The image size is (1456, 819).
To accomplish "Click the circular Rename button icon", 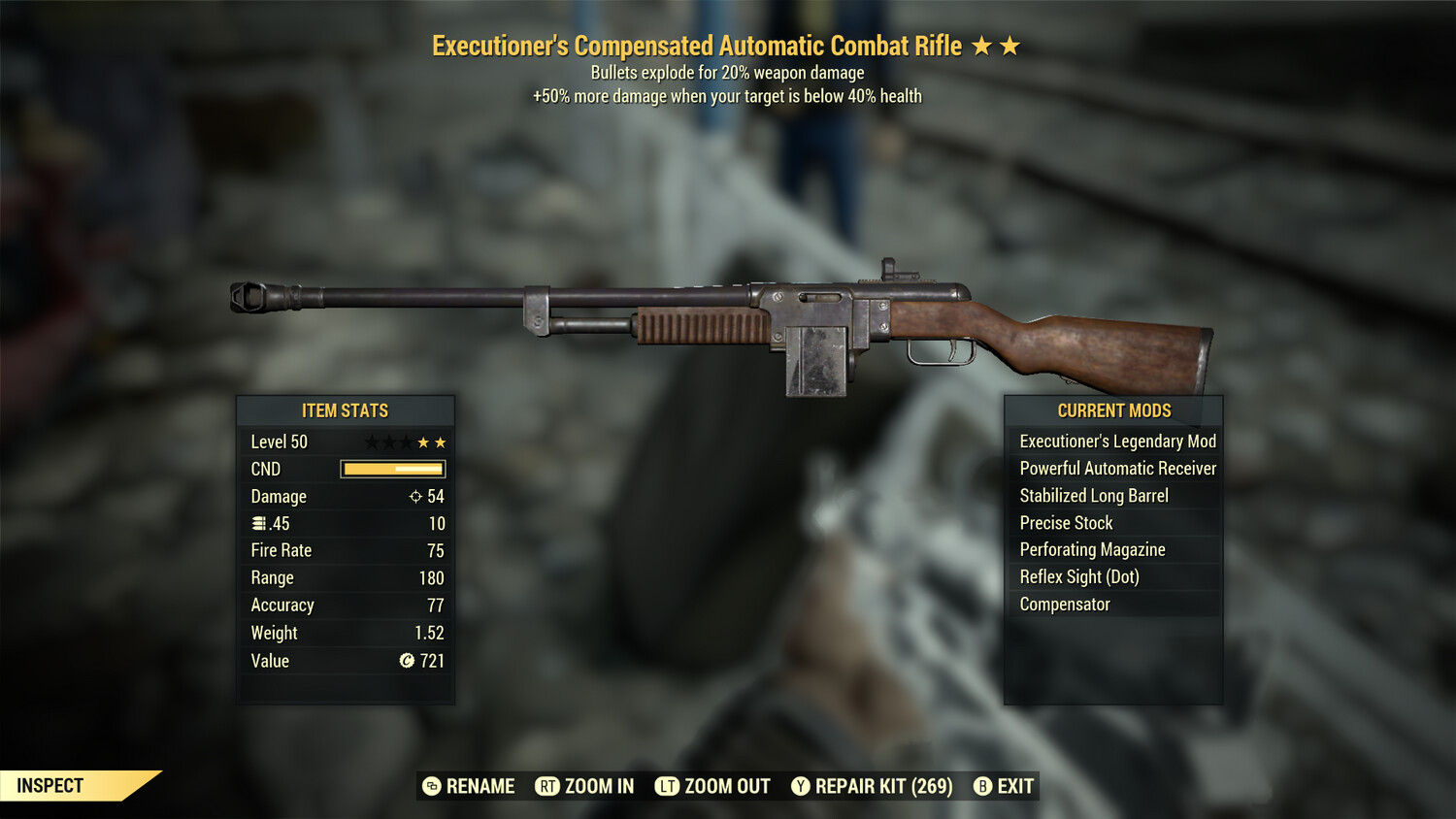I will 431,787.
